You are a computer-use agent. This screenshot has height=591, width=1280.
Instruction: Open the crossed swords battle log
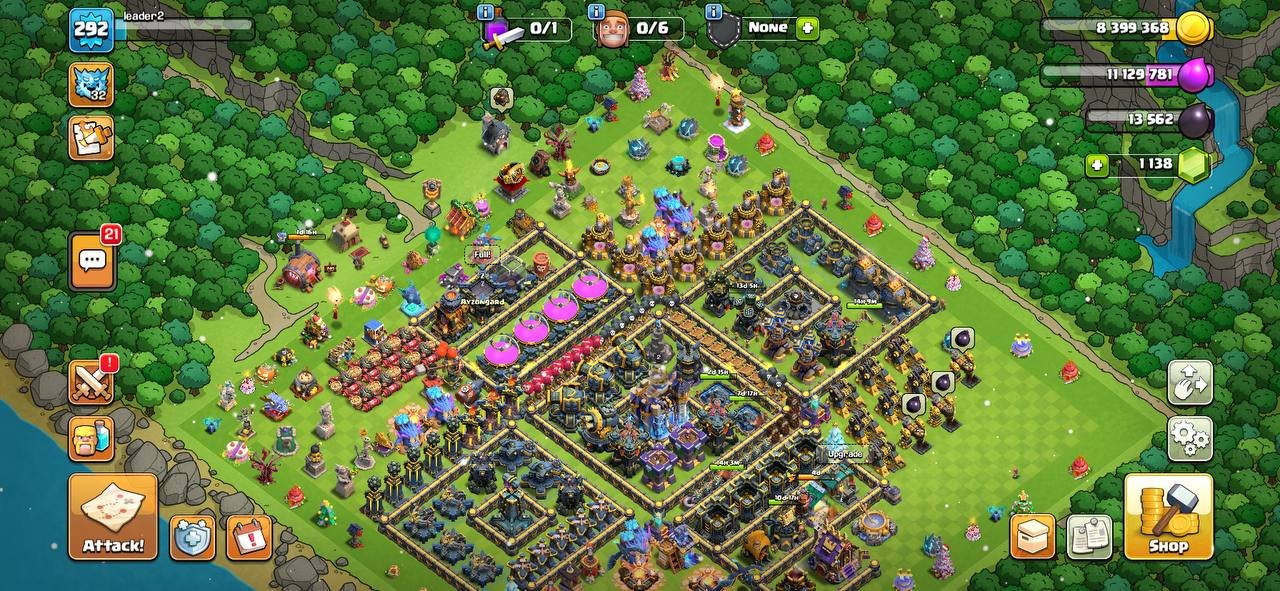91,382
